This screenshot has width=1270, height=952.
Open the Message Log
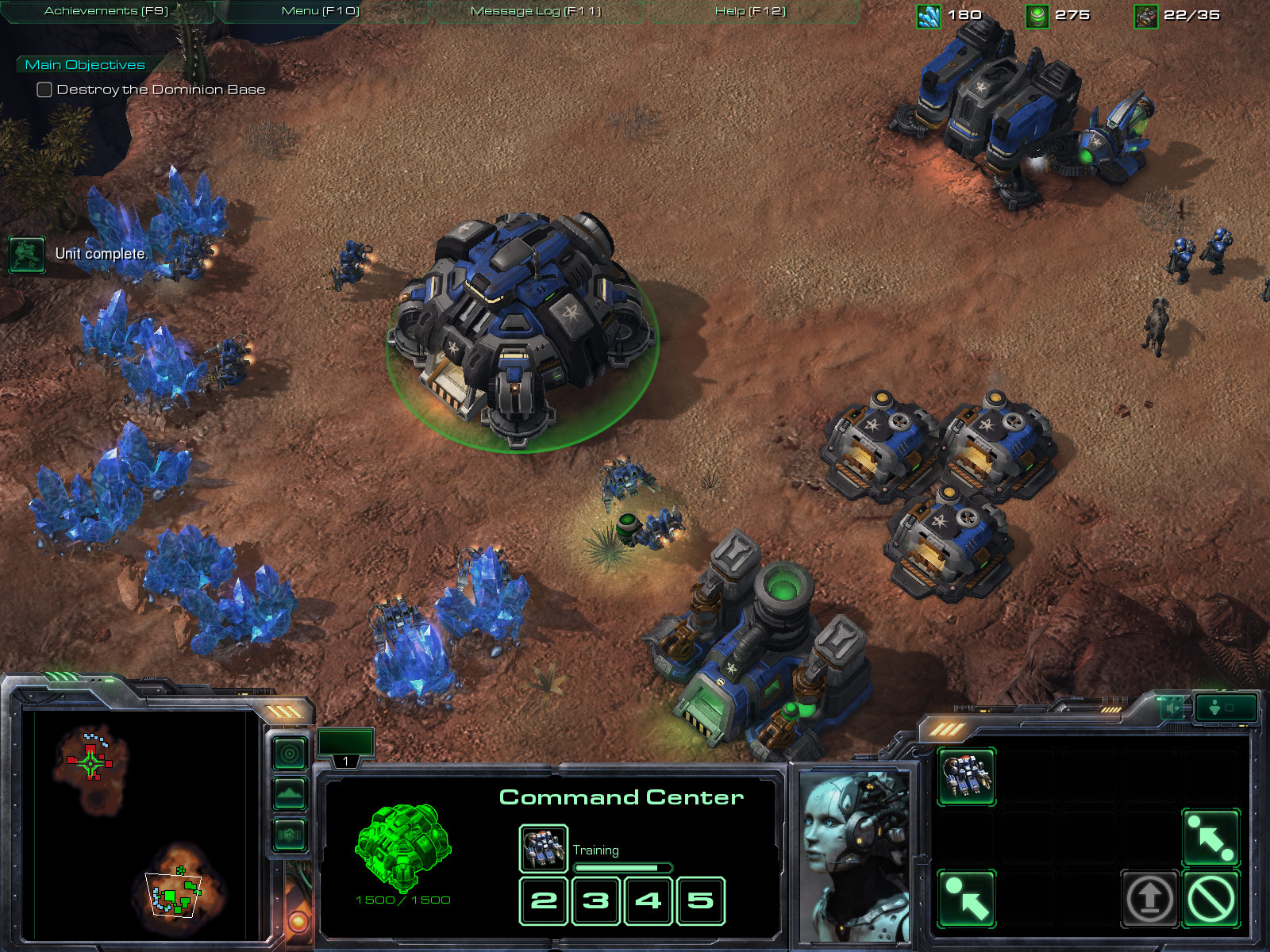(536, 11)
